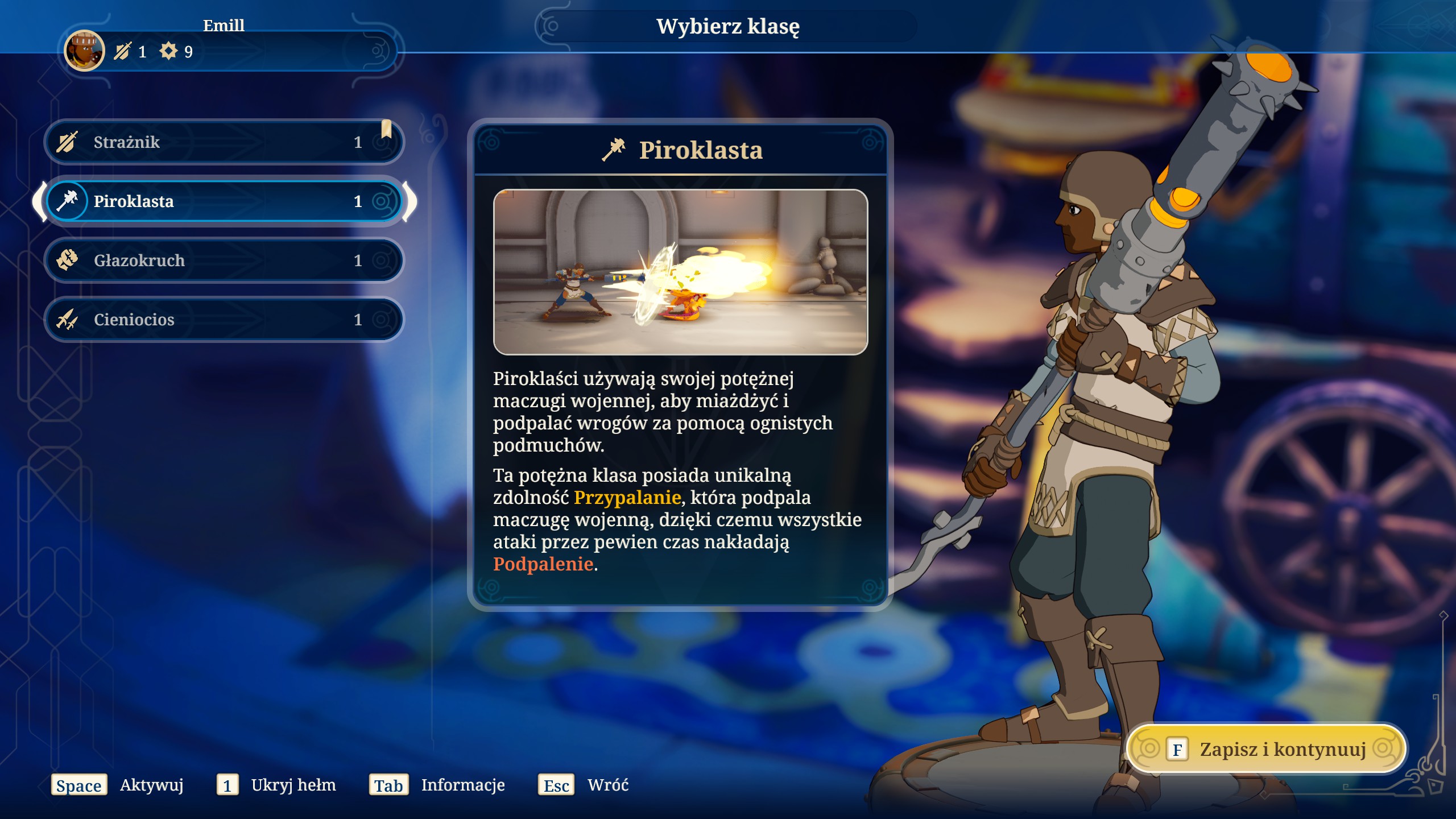Screen dimensions: 1456x819
Task: Go back with Wróć
Action: coord(584,785)
